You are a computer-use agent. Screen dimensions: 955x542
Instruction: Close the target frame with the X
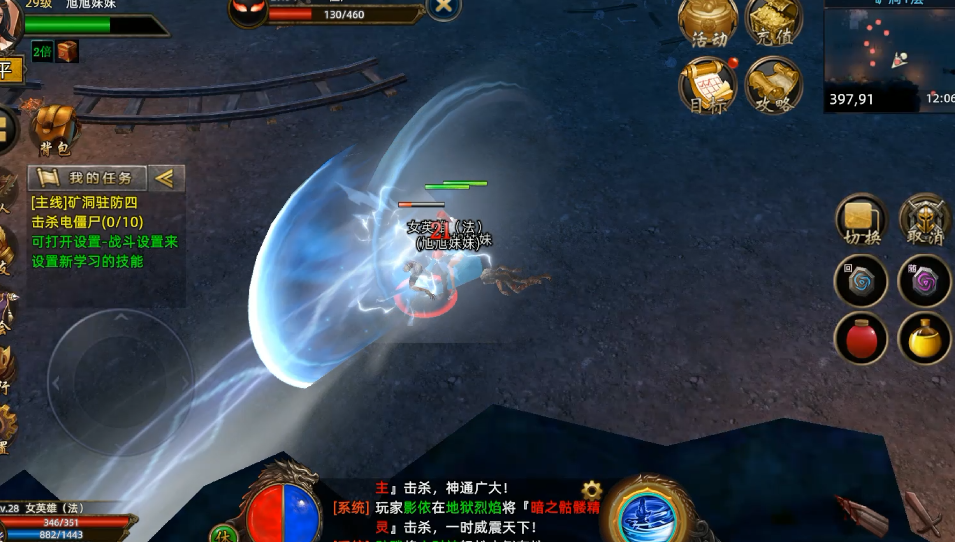(444, 7)
